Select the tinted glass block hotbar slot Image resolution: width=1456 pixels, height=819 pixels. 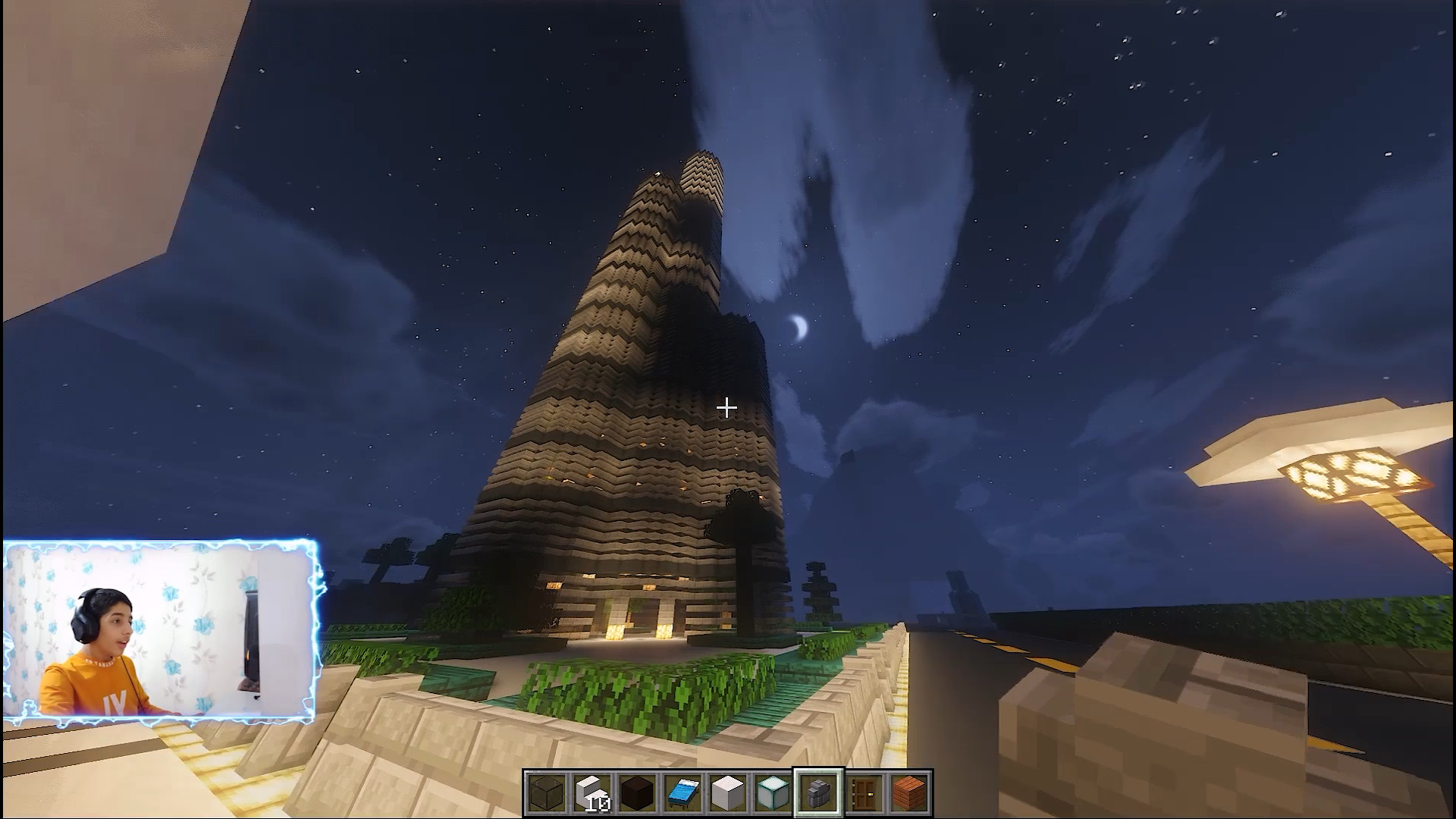[546, 793]
